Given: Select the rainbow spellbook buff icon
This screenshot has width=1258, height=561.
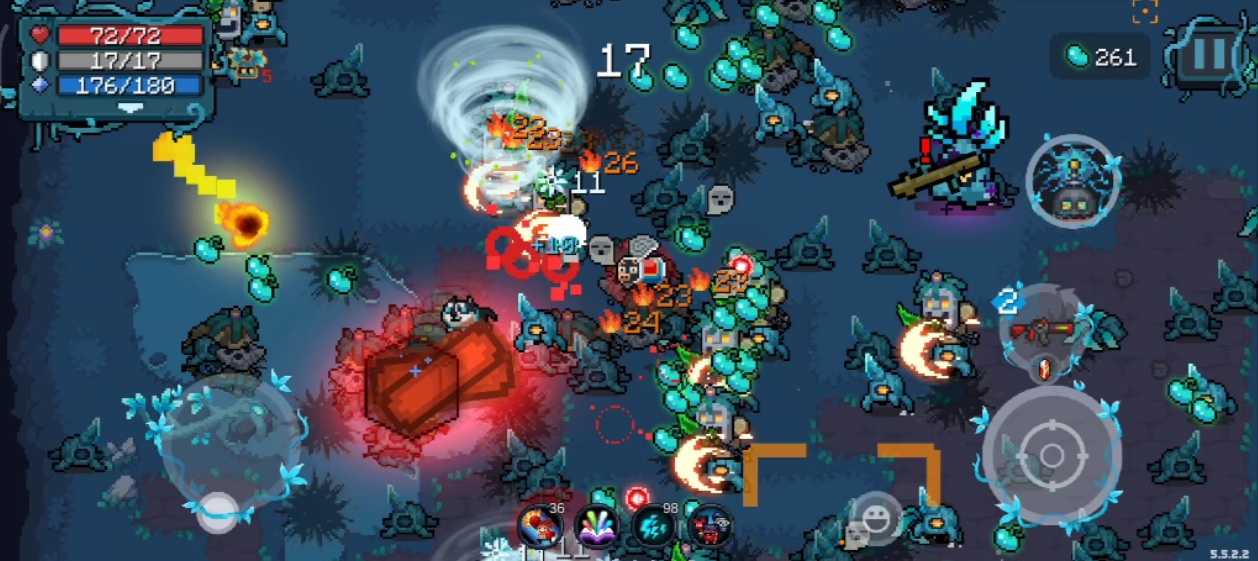Looking at the screenshot, I should [597, 526].
